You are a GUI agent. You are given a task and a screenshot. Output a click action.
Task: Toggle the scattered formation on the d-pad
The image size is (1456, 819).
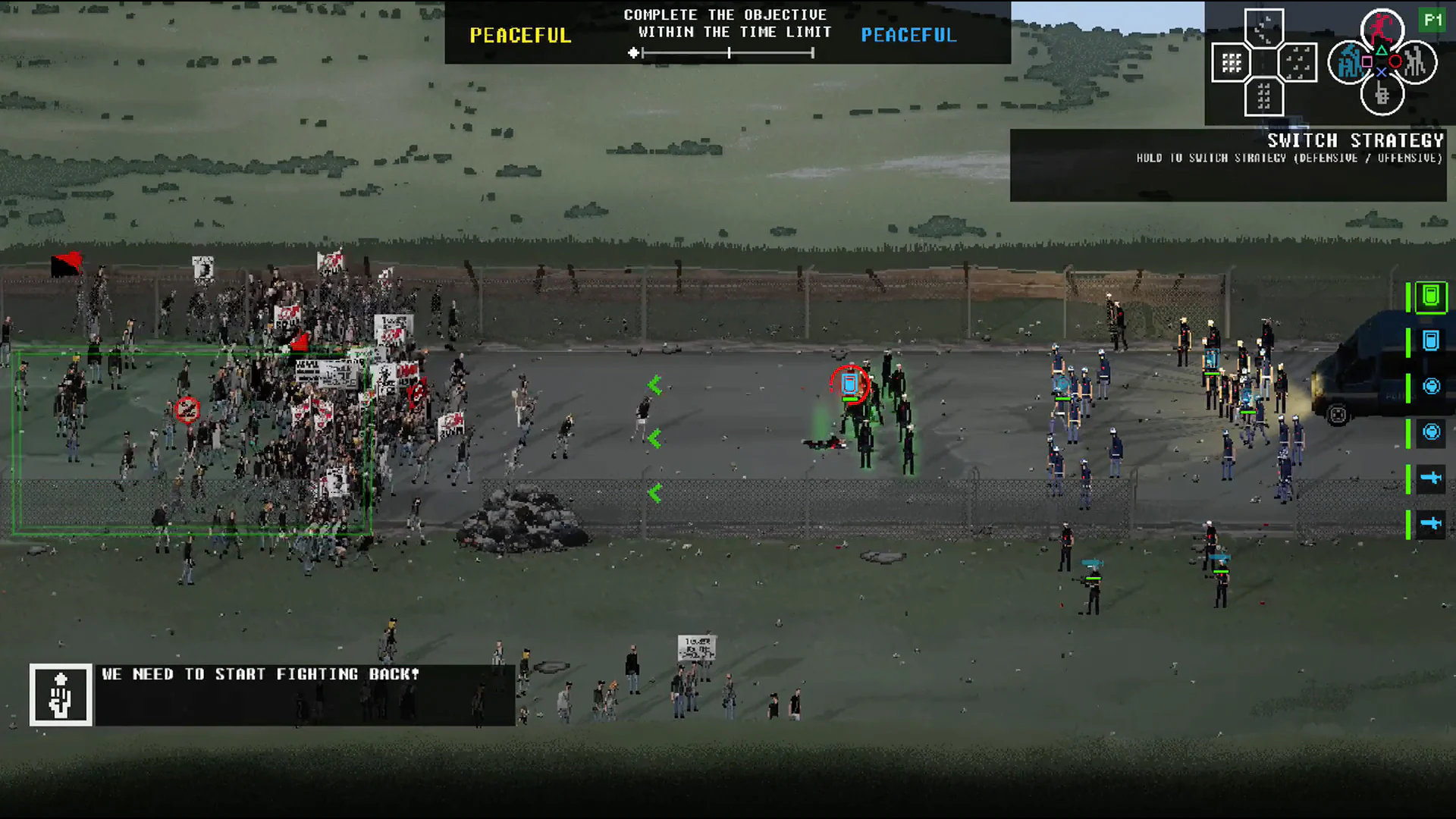pyautogui.click(x=1297, y=62)
